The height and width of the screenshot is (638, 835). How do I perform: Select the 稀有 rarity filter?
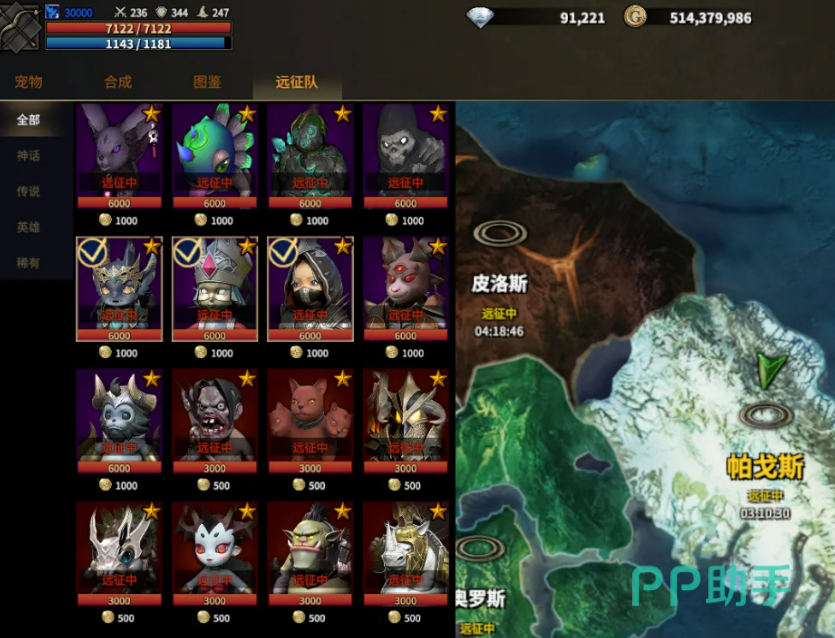point(28,263)
